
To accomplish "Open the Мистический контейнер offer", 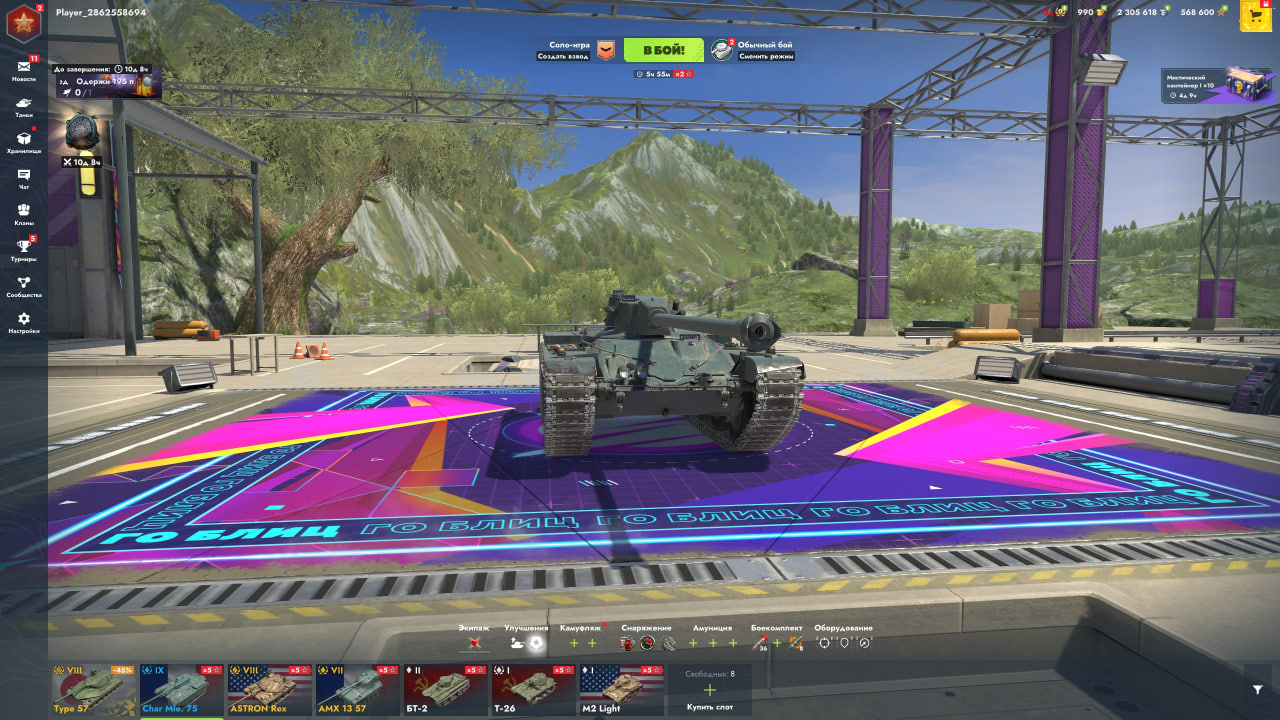I will [x=1220, y=85].
